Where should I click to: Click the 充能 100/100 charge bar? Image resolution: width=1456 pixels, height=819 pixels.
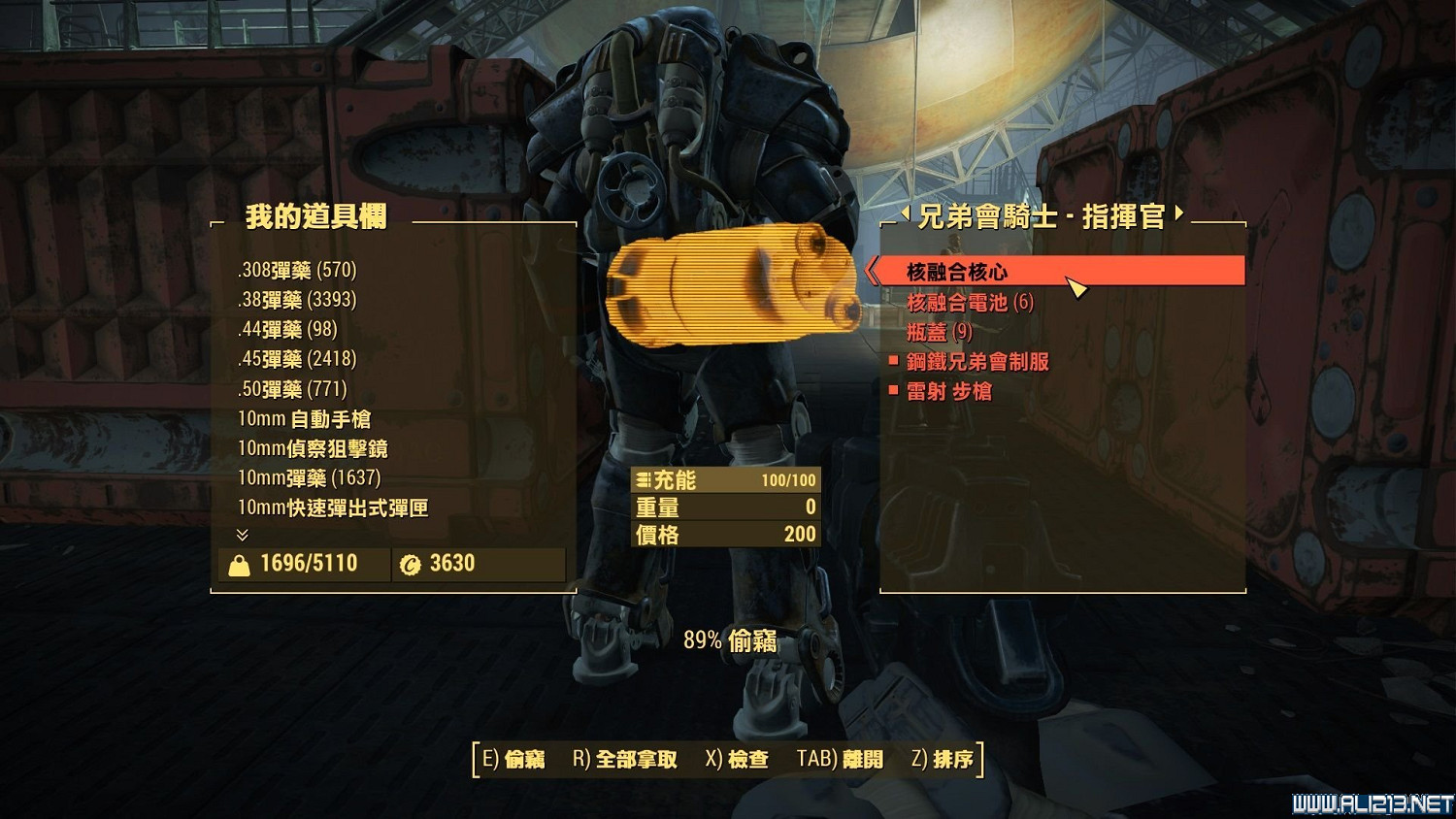tap(728, 479)
